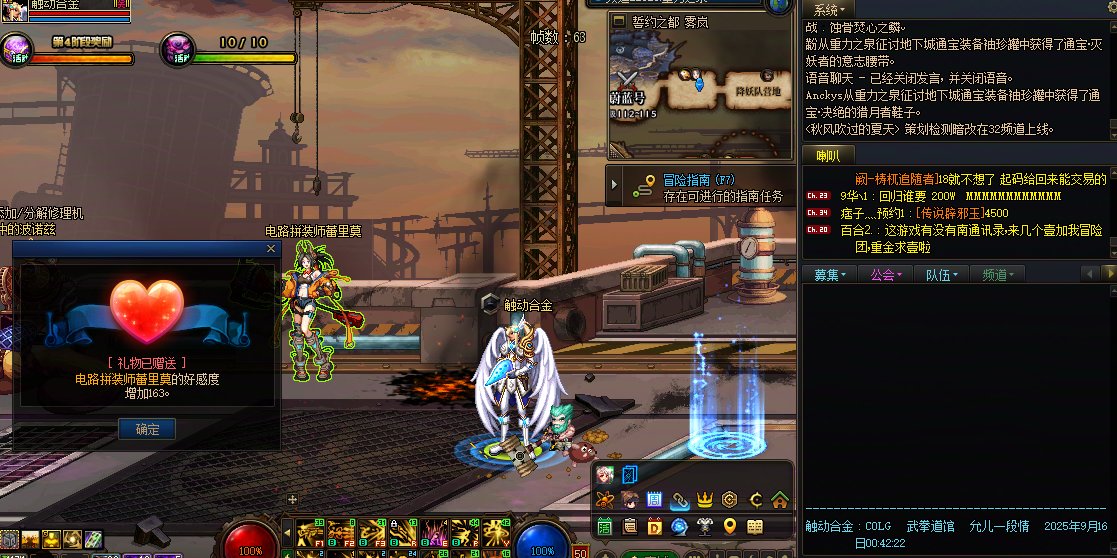Switch to the 喇叭 chat tab
Image resolution: width=1117 pixels, height=558 pixels.
[828, 155]
